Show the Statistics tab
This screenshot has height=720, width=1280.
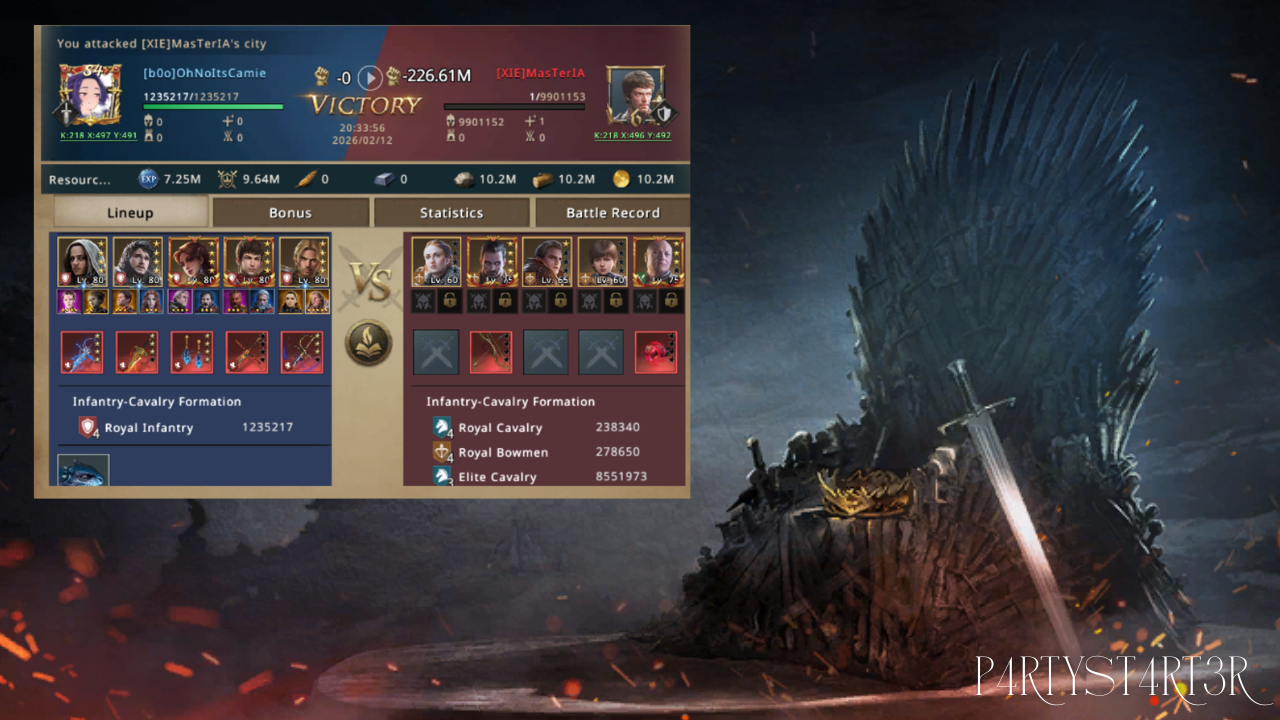click(451, 212)
